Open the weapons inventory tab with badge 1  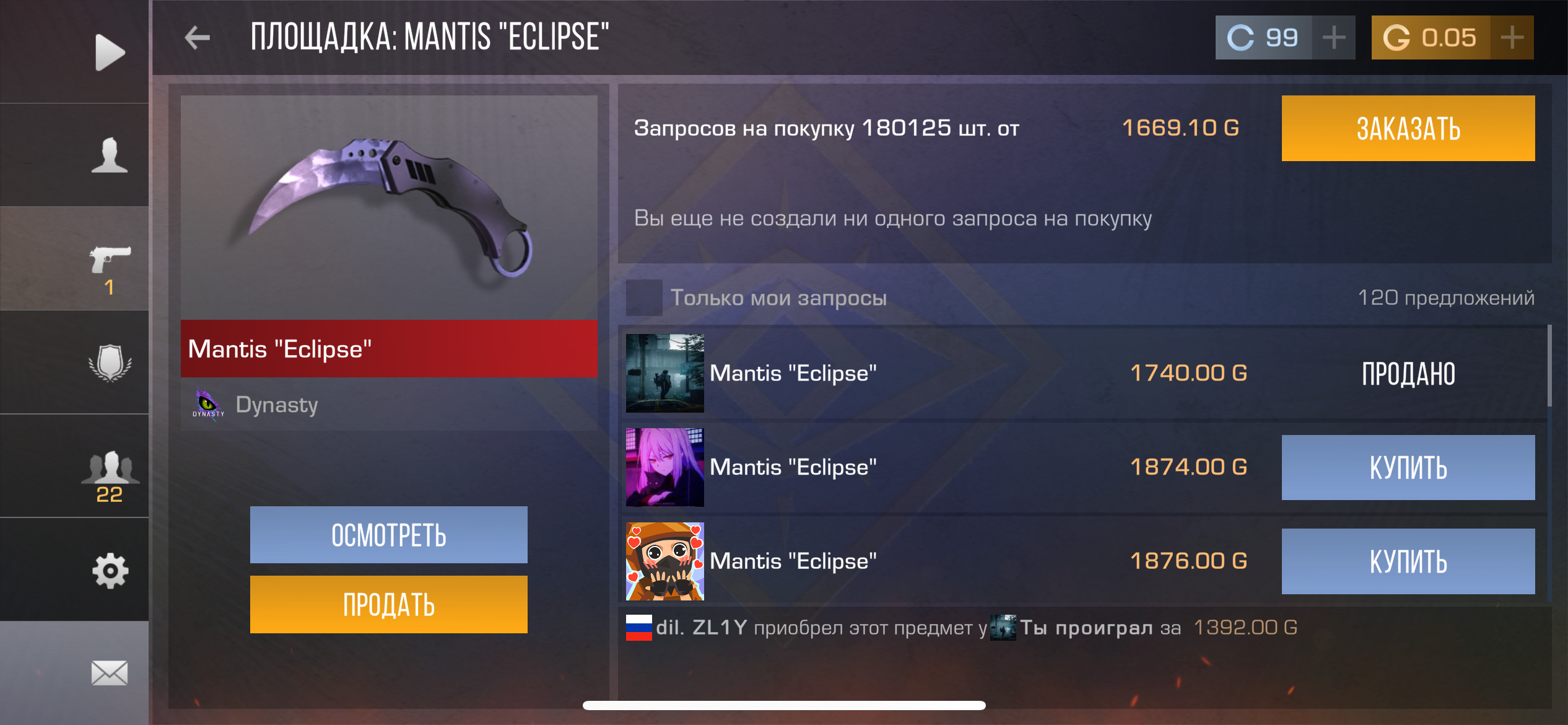click(x=110, y=260)
